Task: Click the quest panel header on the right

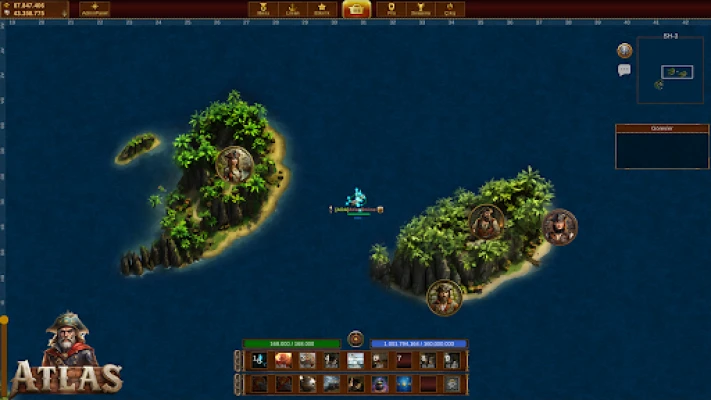Action: [x=661, y=128]
